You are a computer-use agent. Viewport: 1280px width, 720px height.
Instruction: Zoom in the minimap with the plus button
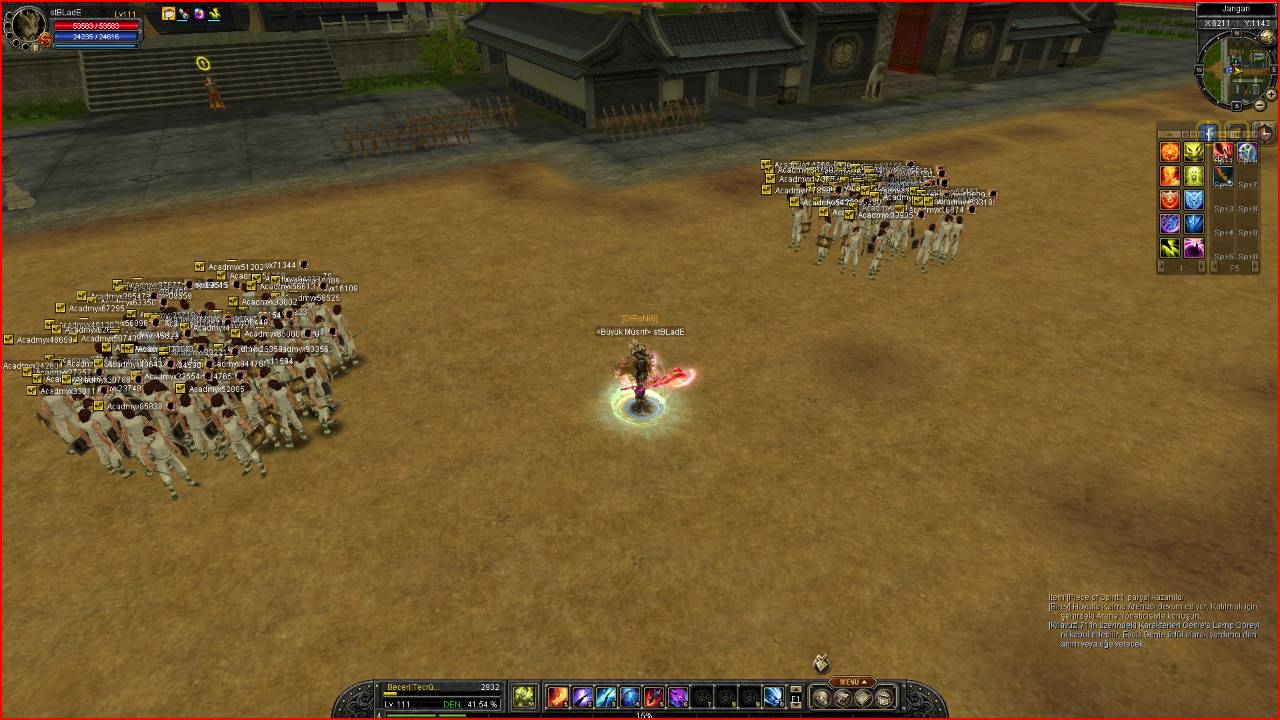pyautogui.click(x=1271, y=93)
